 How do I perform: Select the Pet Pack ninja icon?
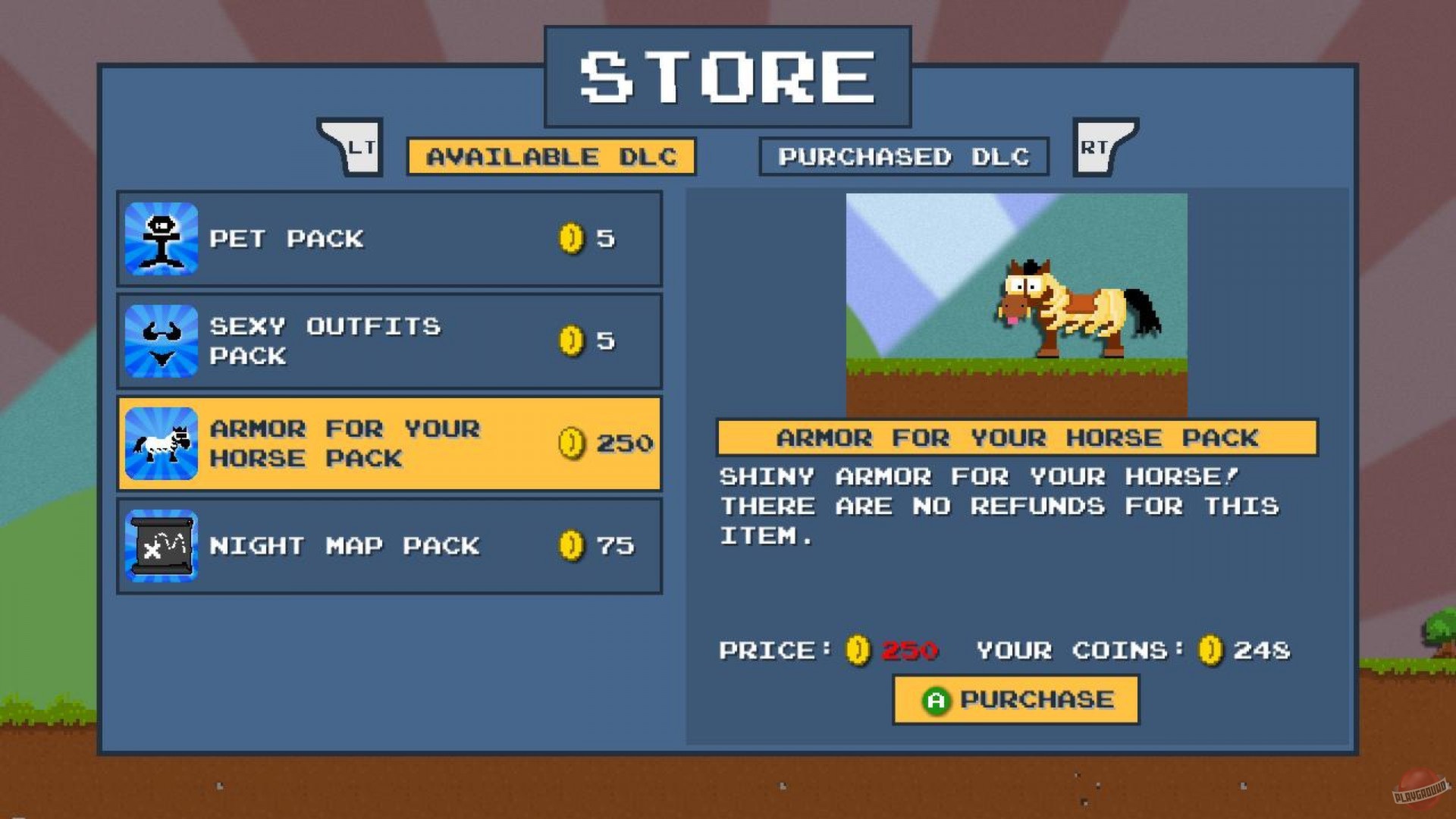click(x=161, y=239)
